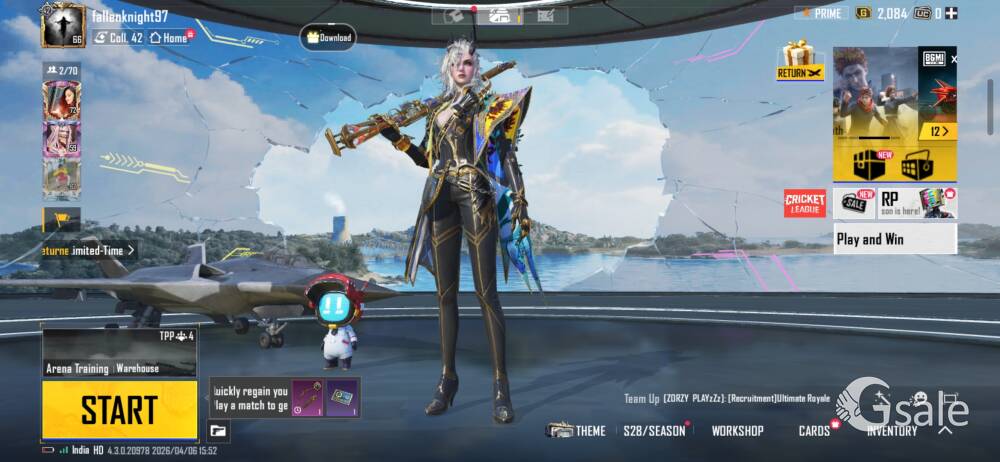Viewport: 1000px width, 462px height.
Task: Open the returner Limited-Time event tab
Action: coord(90,250)
